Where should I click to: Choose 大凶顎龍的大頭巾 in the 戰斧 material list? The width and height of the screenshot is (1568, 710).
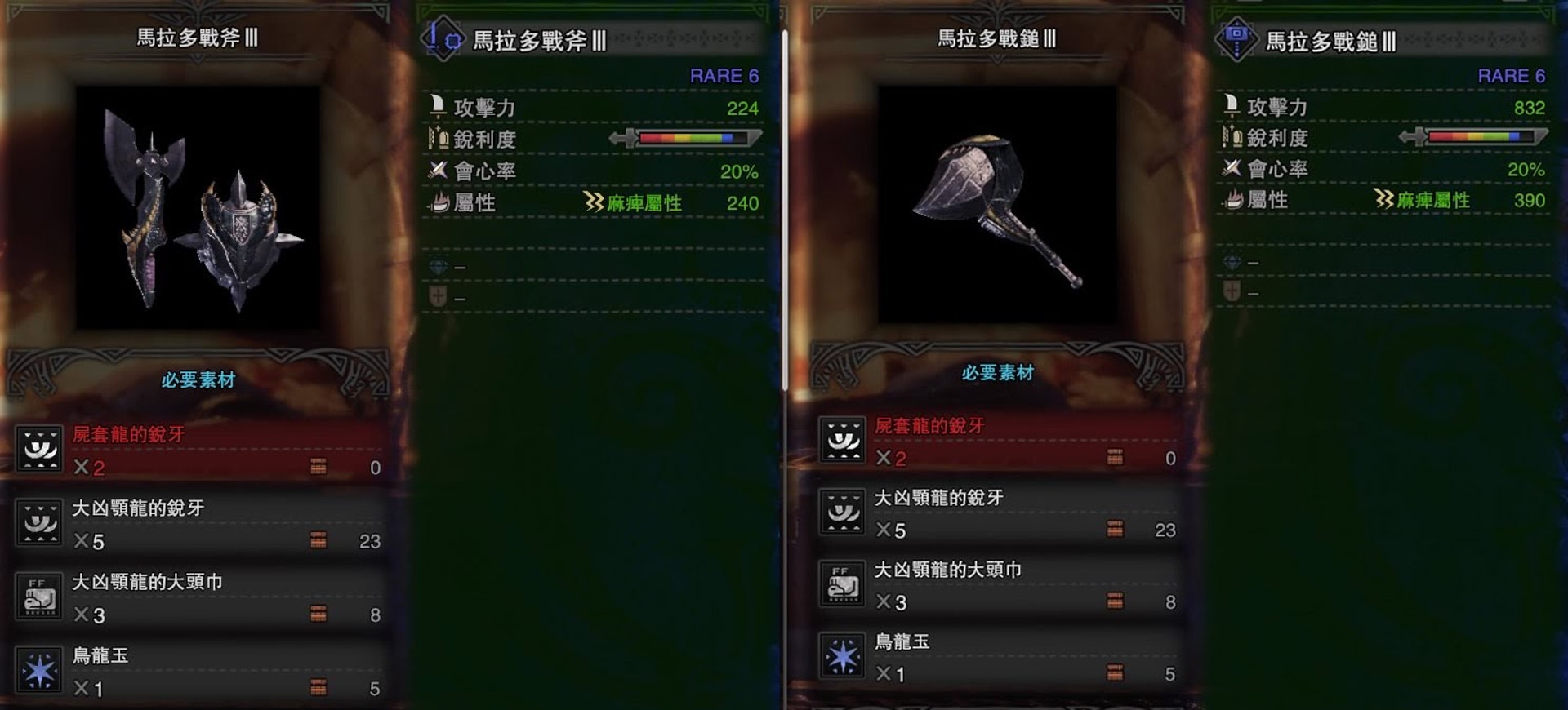click(198, 597)
